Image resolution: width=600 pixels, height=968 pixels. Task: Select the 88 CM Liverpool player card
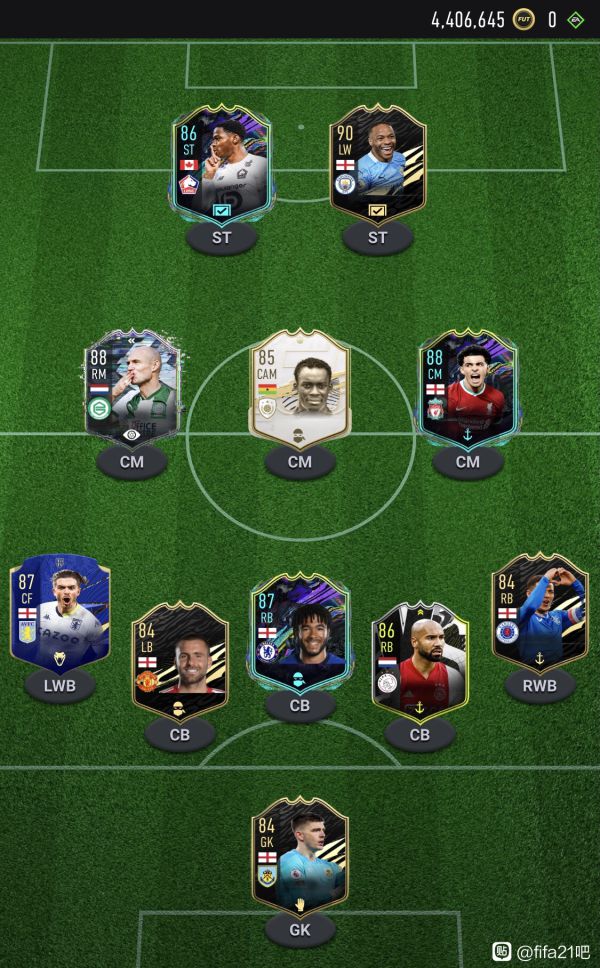click(x=467, y=387)
